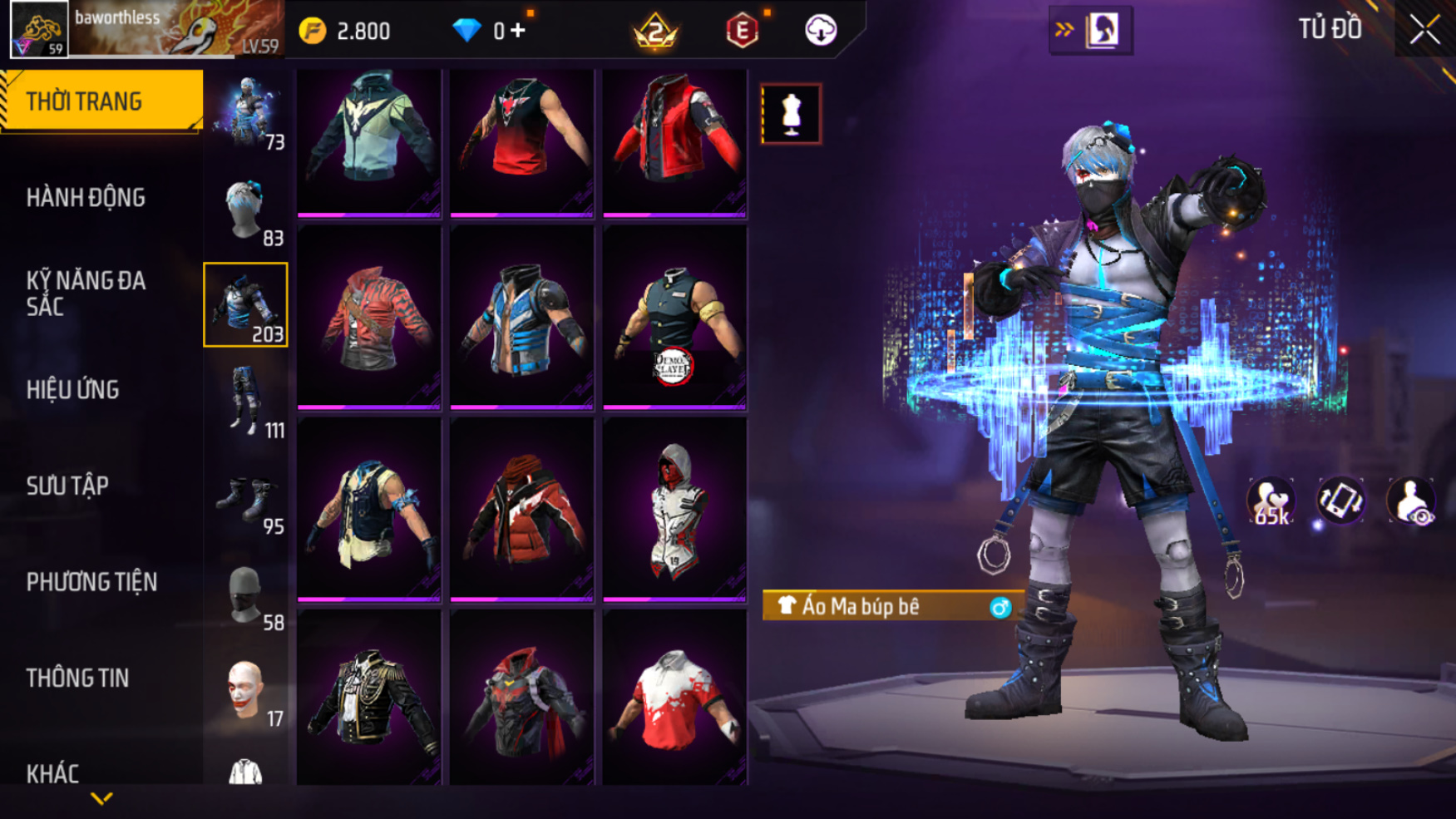Choose the head/hair subcategory with 83 items
1456x819 pixels.
pyautogui.click(x=246, y=211)
